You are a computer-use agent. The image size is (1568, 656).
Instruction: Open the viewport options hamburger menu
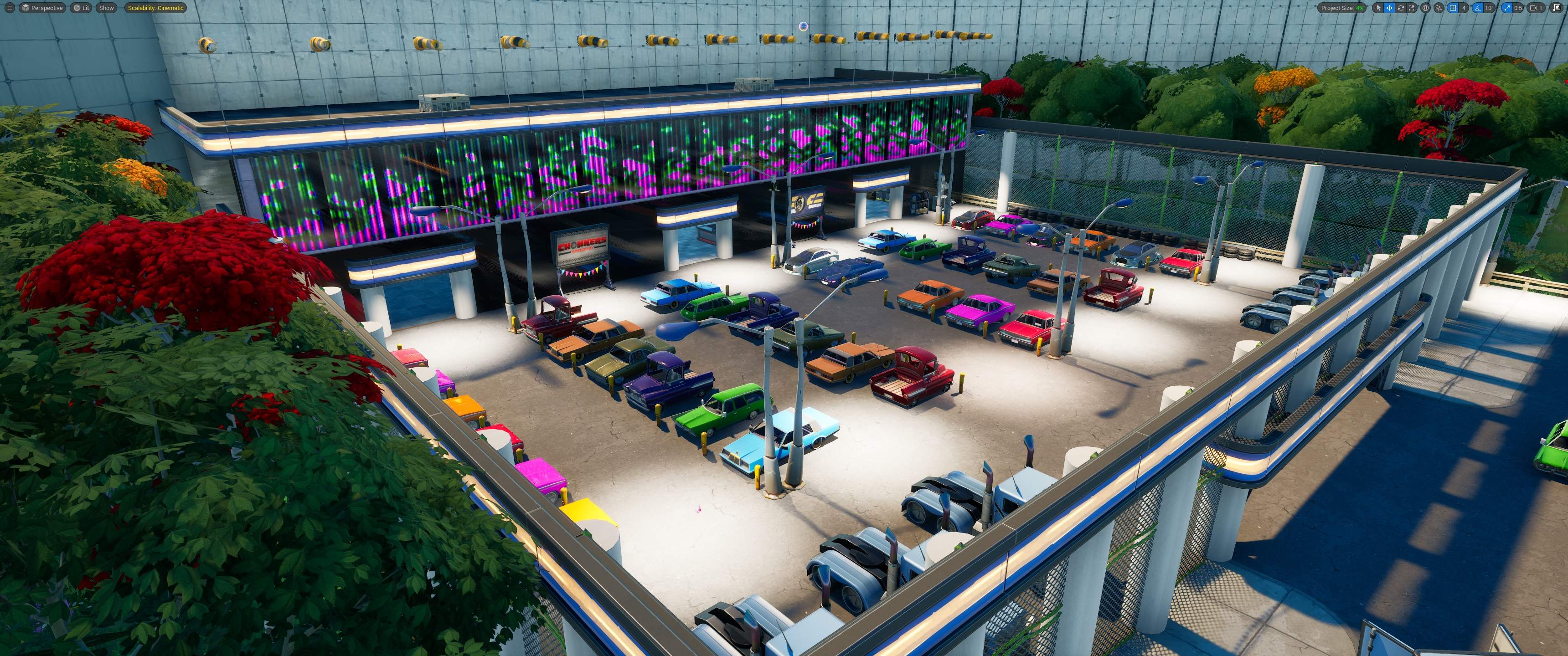tap(9, 8)
